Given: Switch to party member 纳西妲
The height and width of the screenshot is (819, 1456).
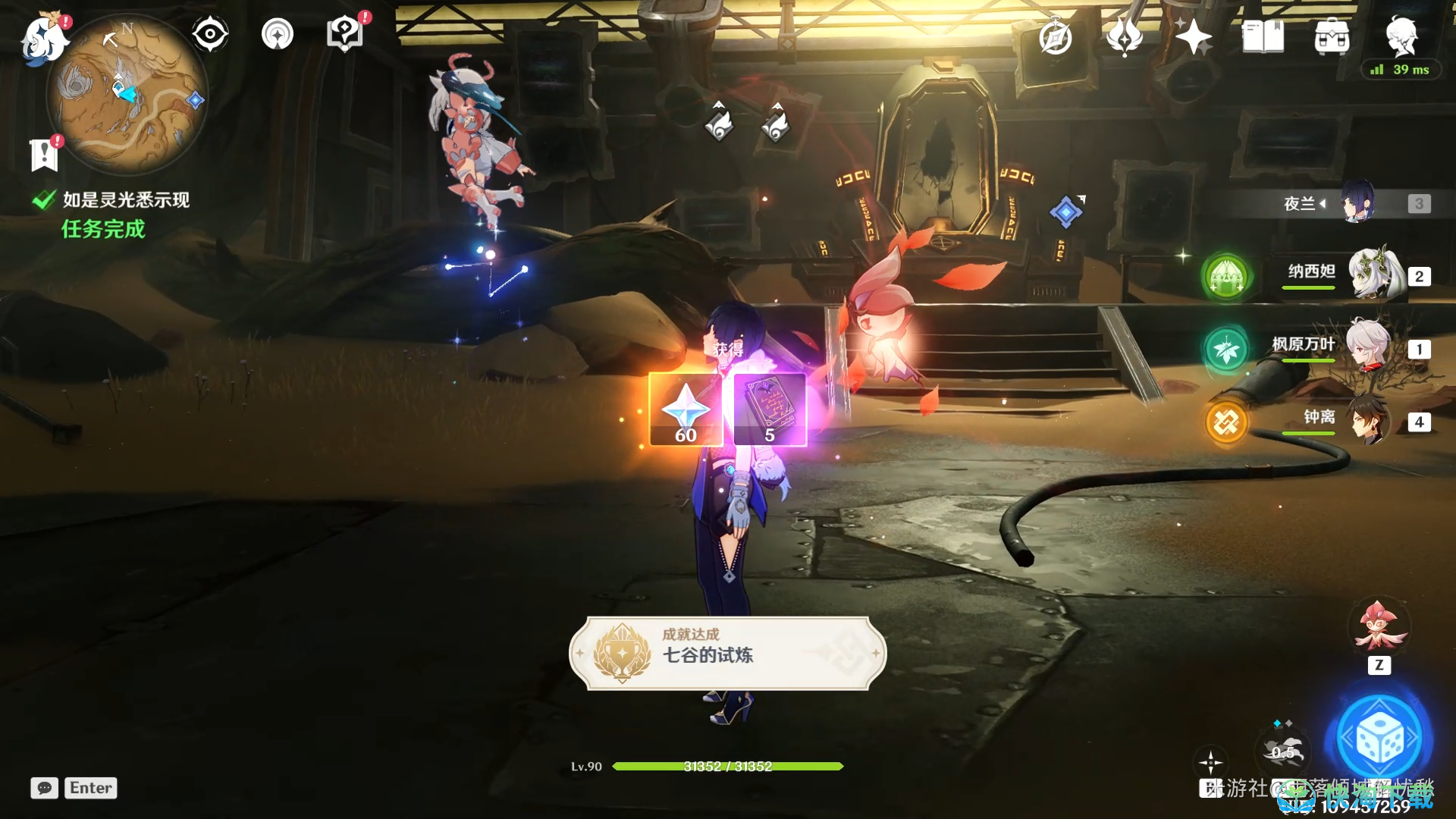Looking at the screenshot, I should tap(1371, 275).
